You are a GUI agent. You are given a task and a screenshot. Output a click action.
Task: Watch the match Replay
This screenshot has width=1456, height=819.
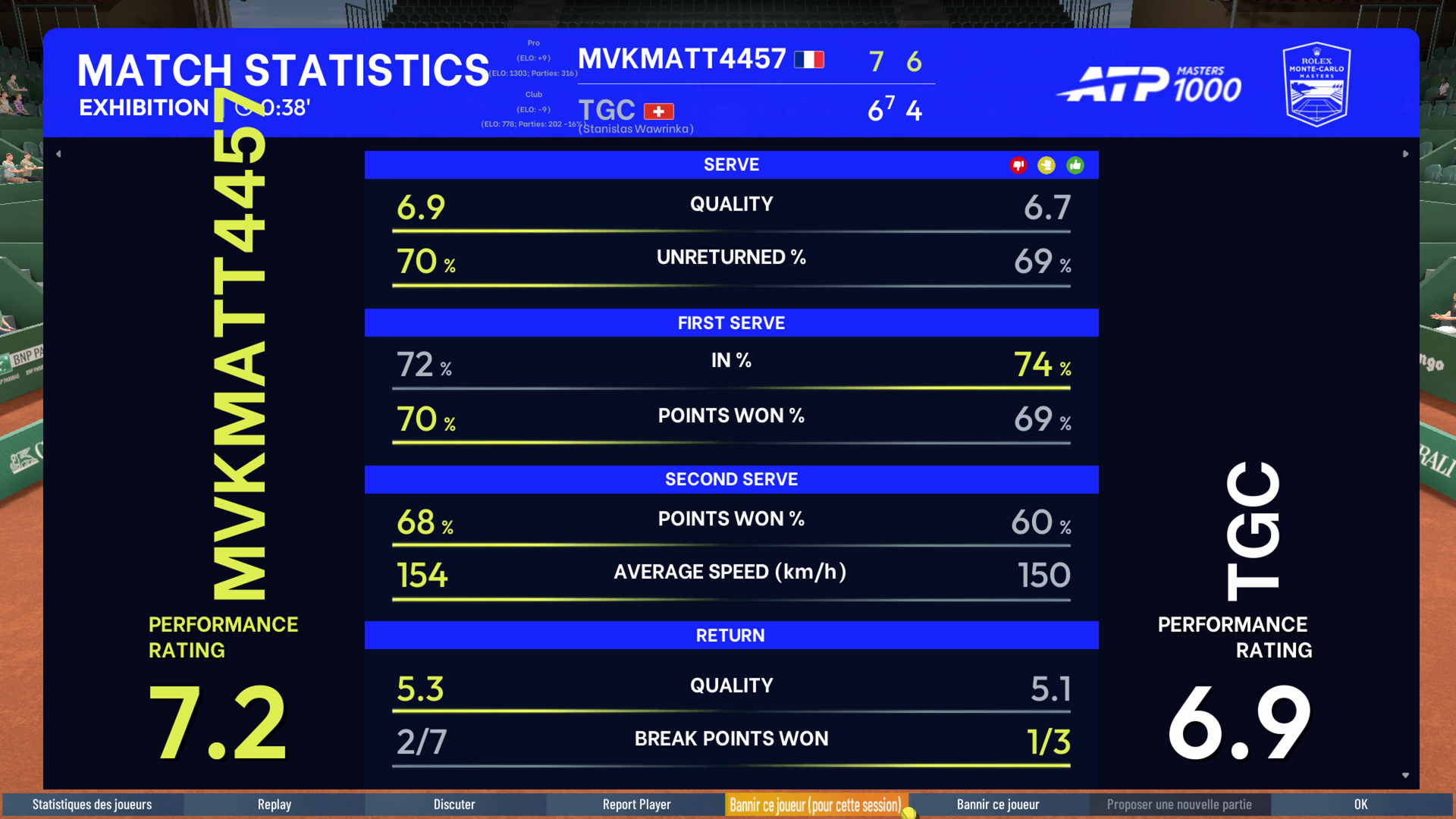point(274,805)
